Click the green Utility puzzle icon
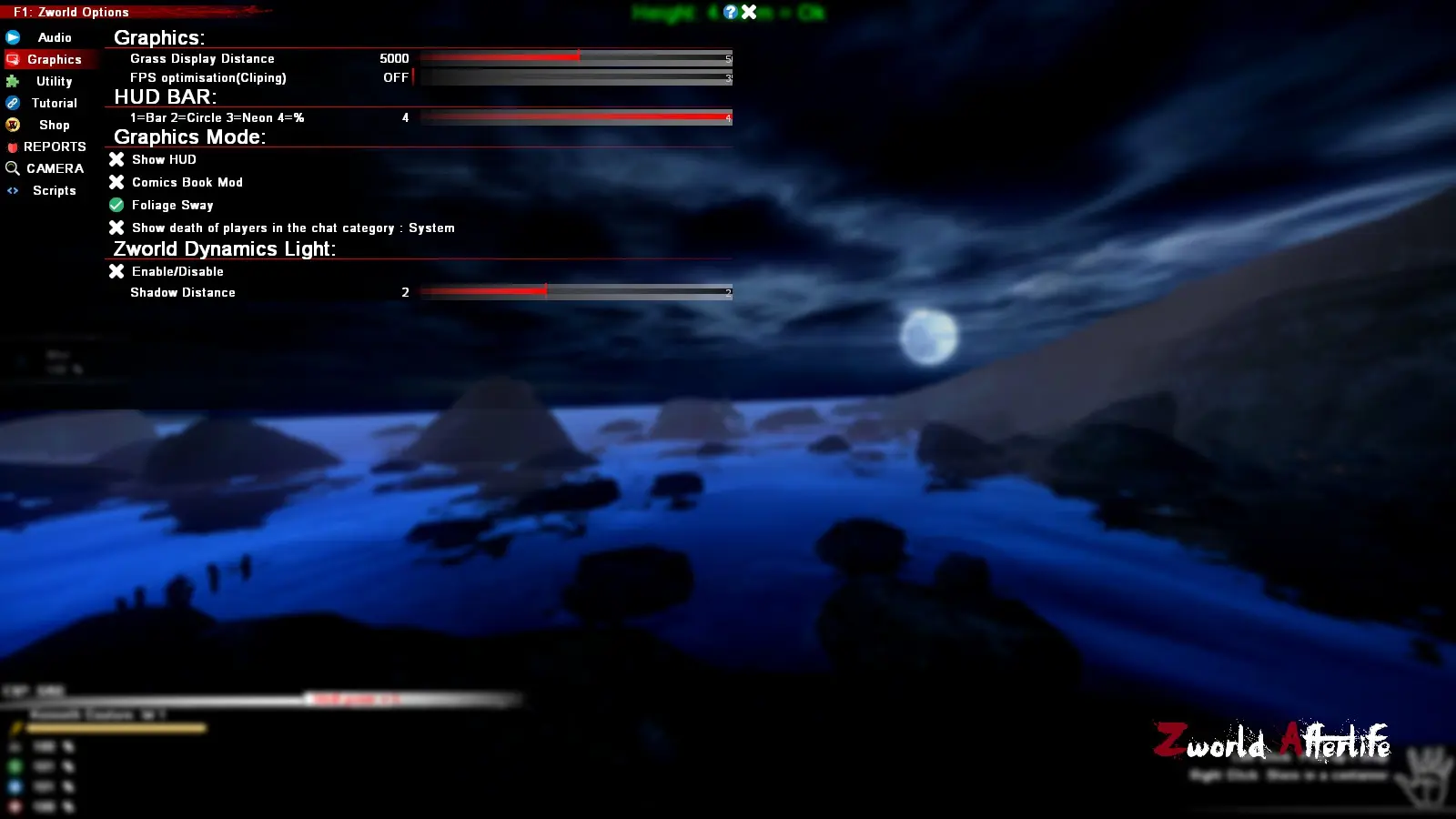This screenshot has width=1456, height=819. (x=13, y=81)
